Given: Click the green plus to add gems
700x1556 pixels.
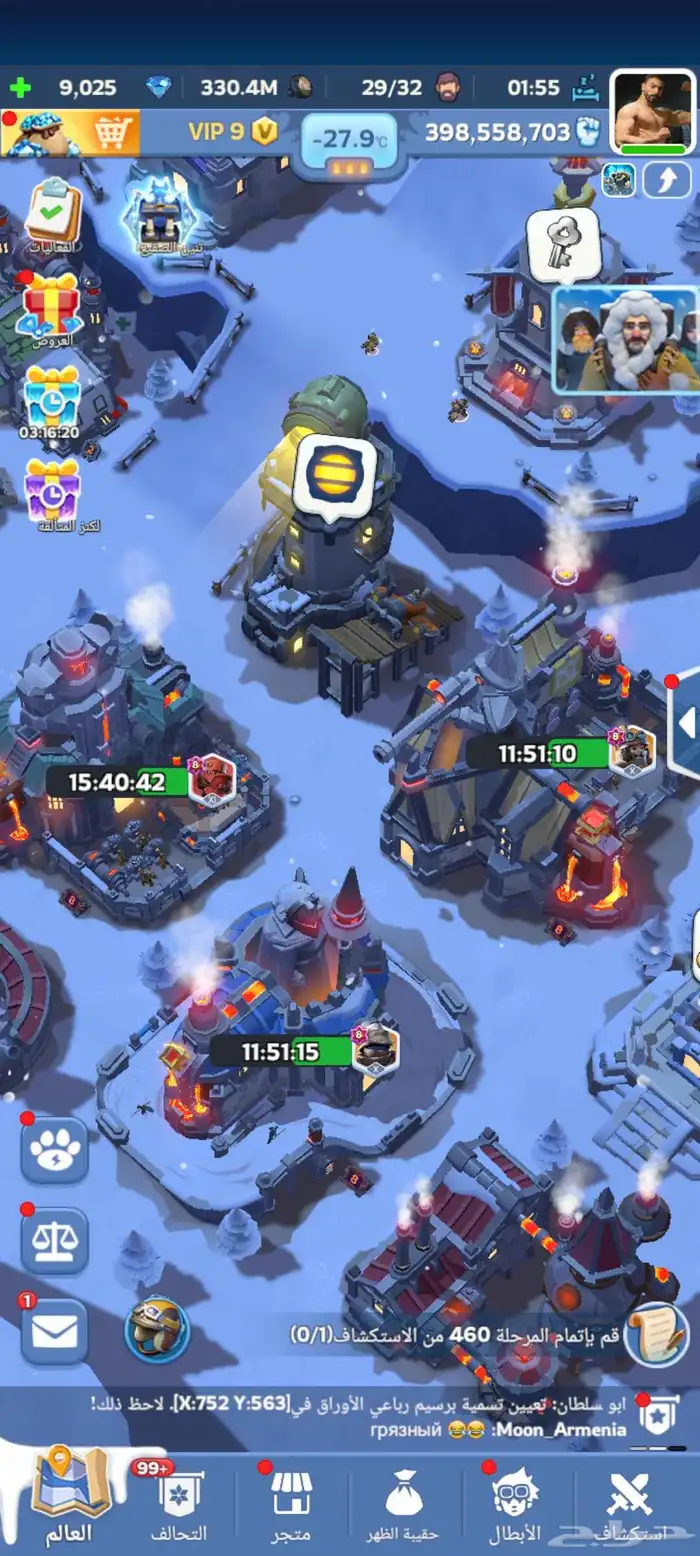Looking at the screenshot, I should 19,87.
